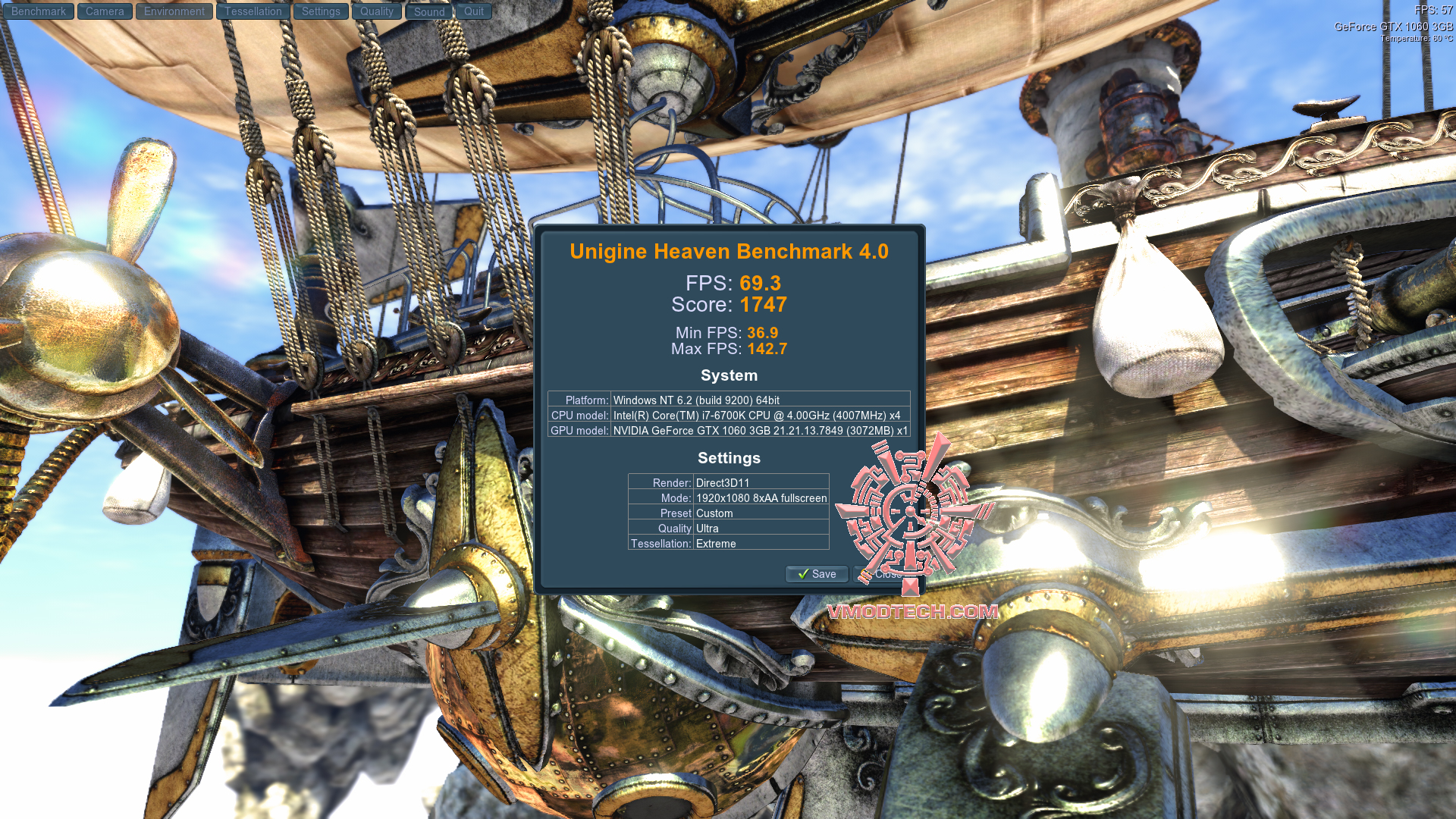Toggle the Sound option

(428, 11)
